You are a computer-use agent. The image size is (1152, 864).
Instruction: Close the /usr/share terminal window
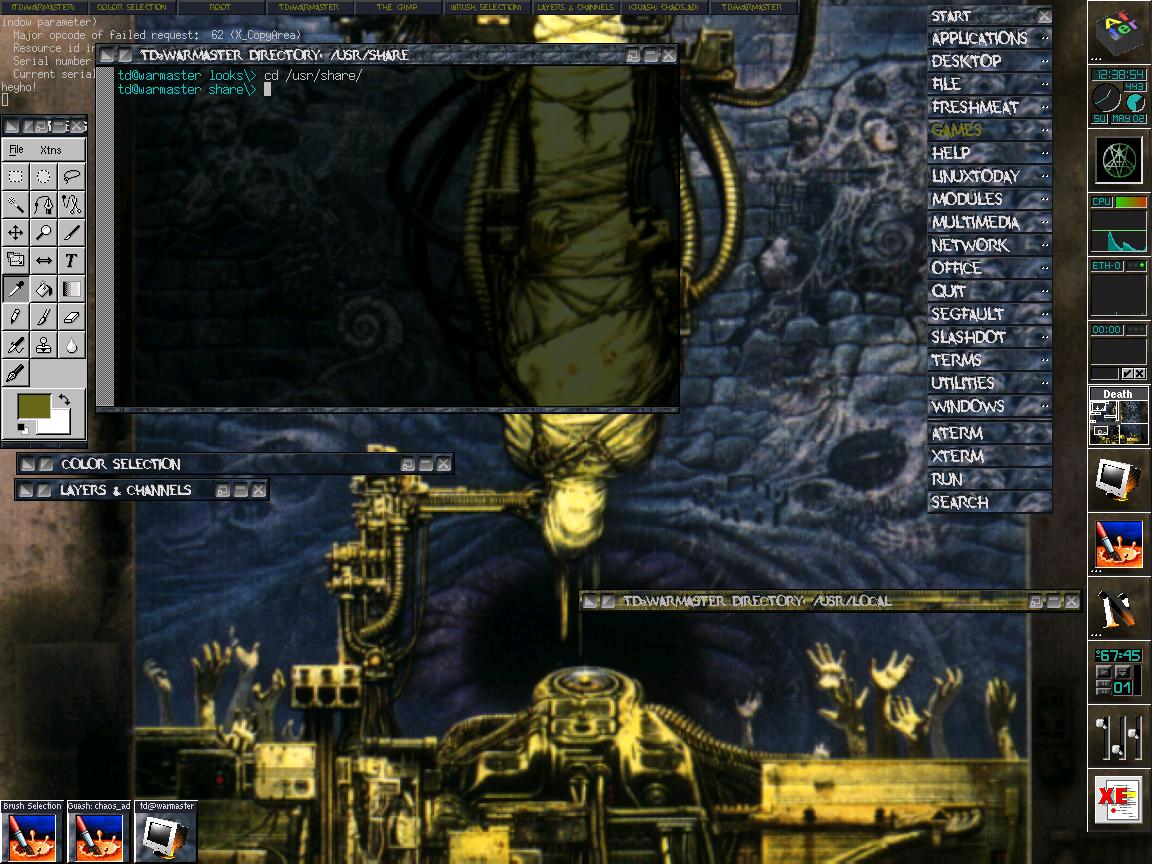pos(668,55)
